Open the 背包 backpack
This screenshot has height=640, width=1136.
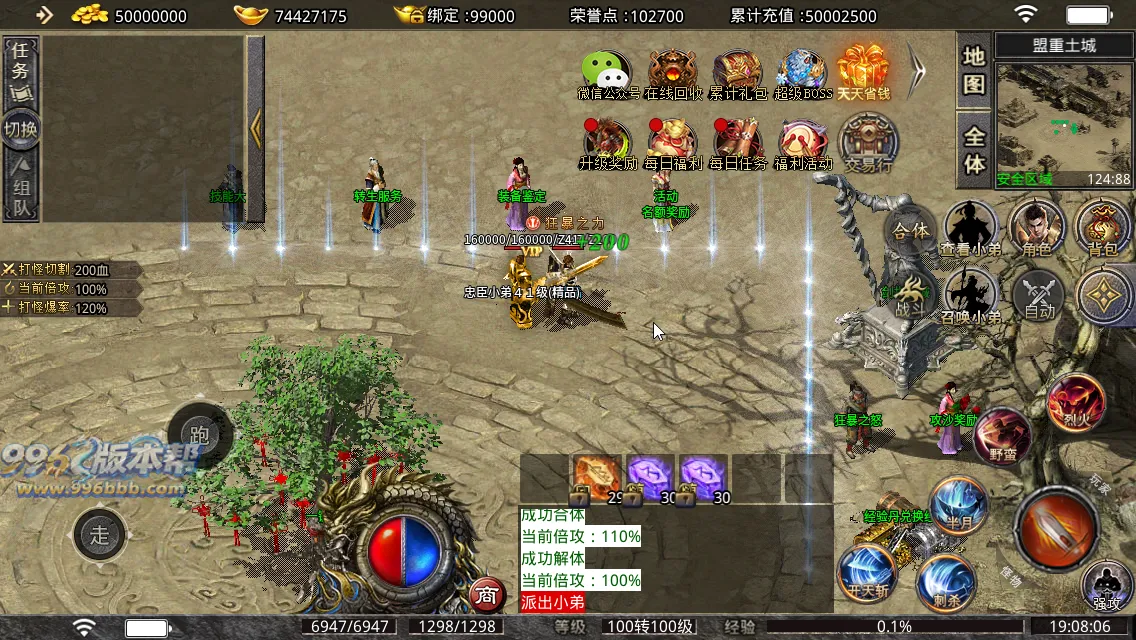[x=1103, y=229]
